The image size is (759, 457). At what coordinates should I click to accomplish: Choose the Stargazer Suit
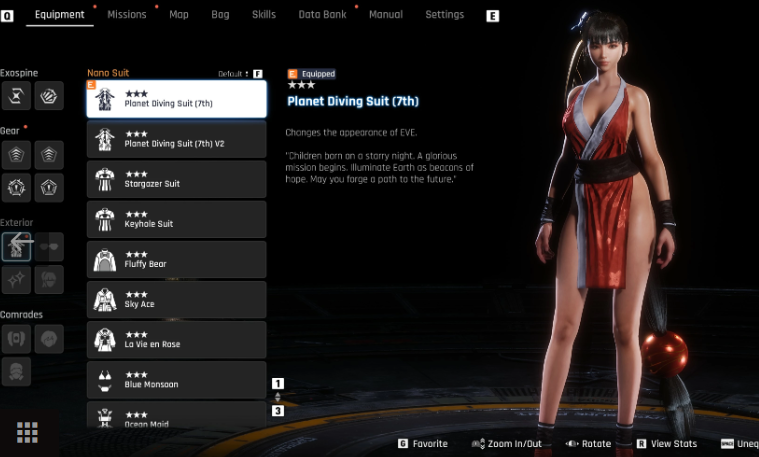pos(177,179)
